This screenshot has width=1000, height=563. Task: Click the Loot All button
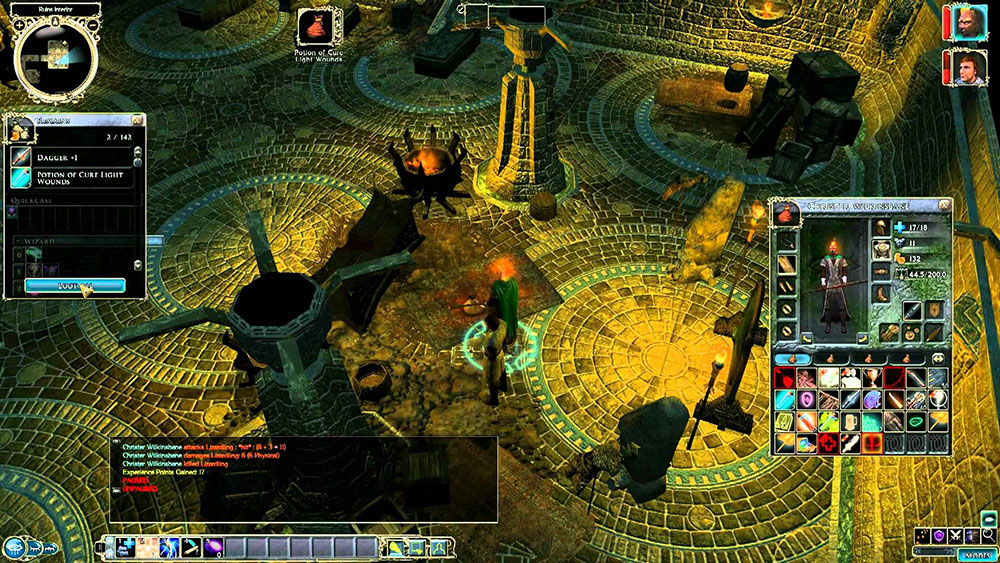coord(75,285)
